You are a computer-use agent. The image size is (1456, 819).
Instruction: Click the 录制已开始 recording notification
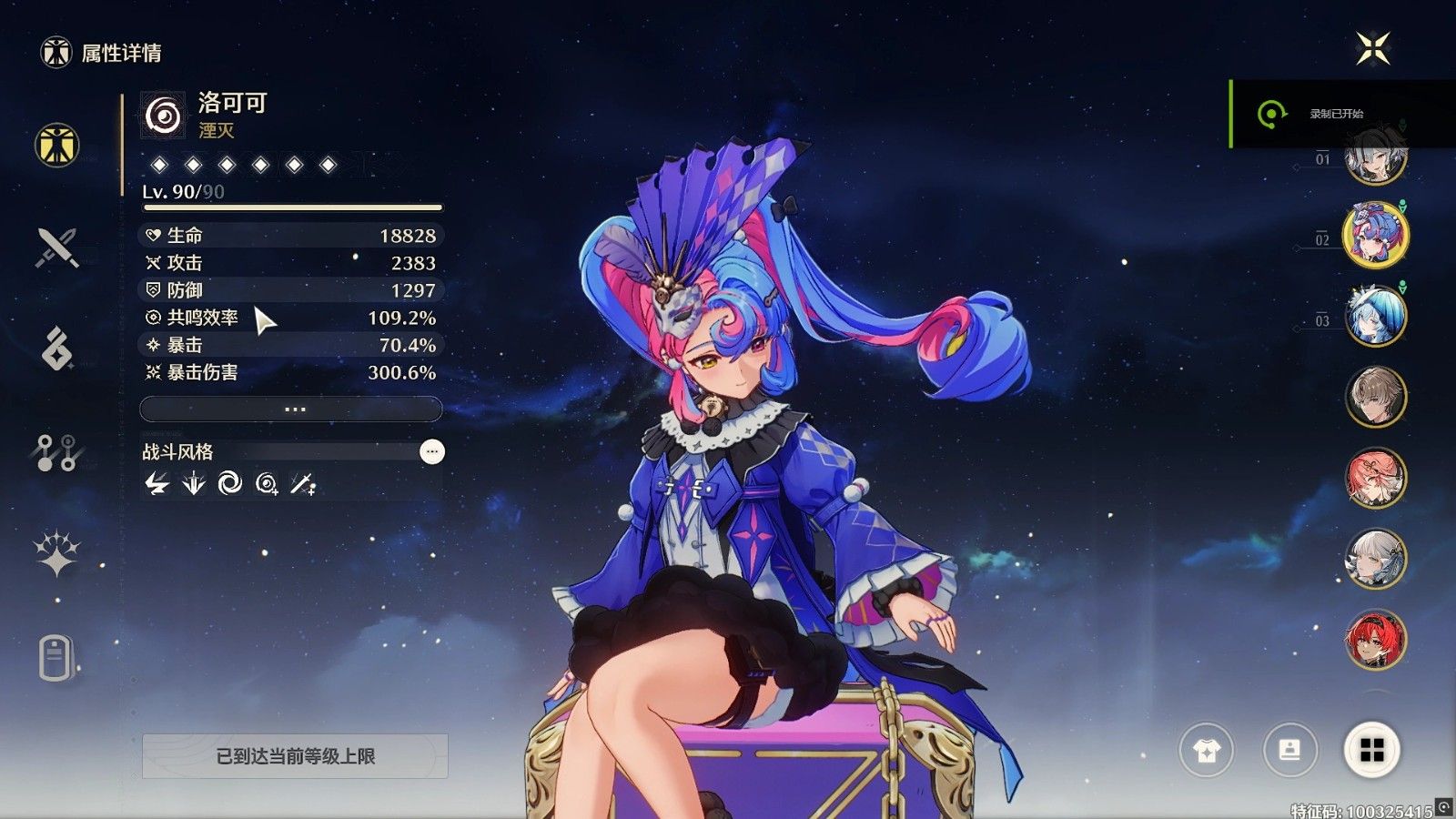pos(1336,114)
